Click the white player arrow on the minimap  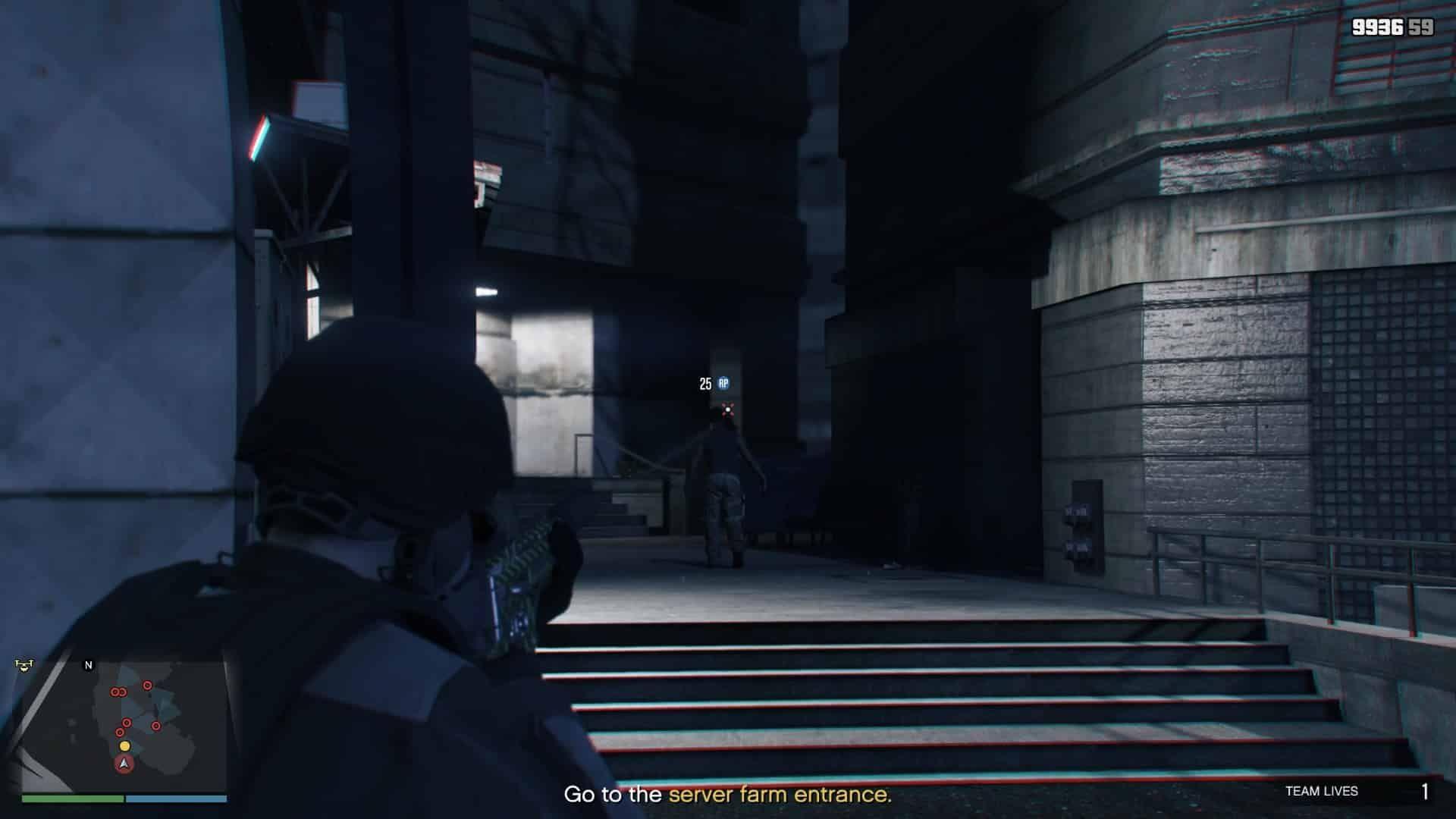[124, 764]
